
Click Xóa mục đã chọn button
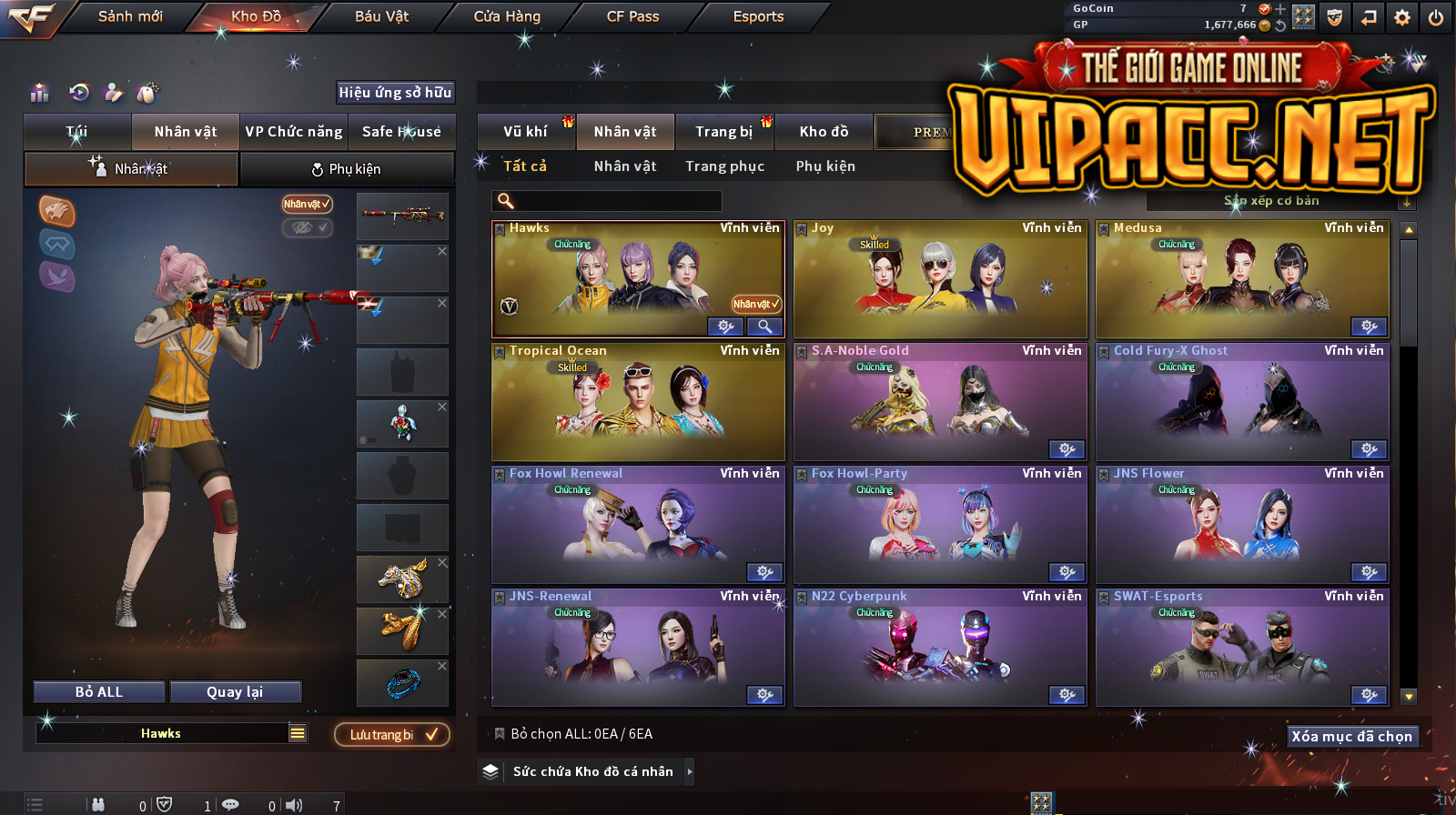[1351, 737]
